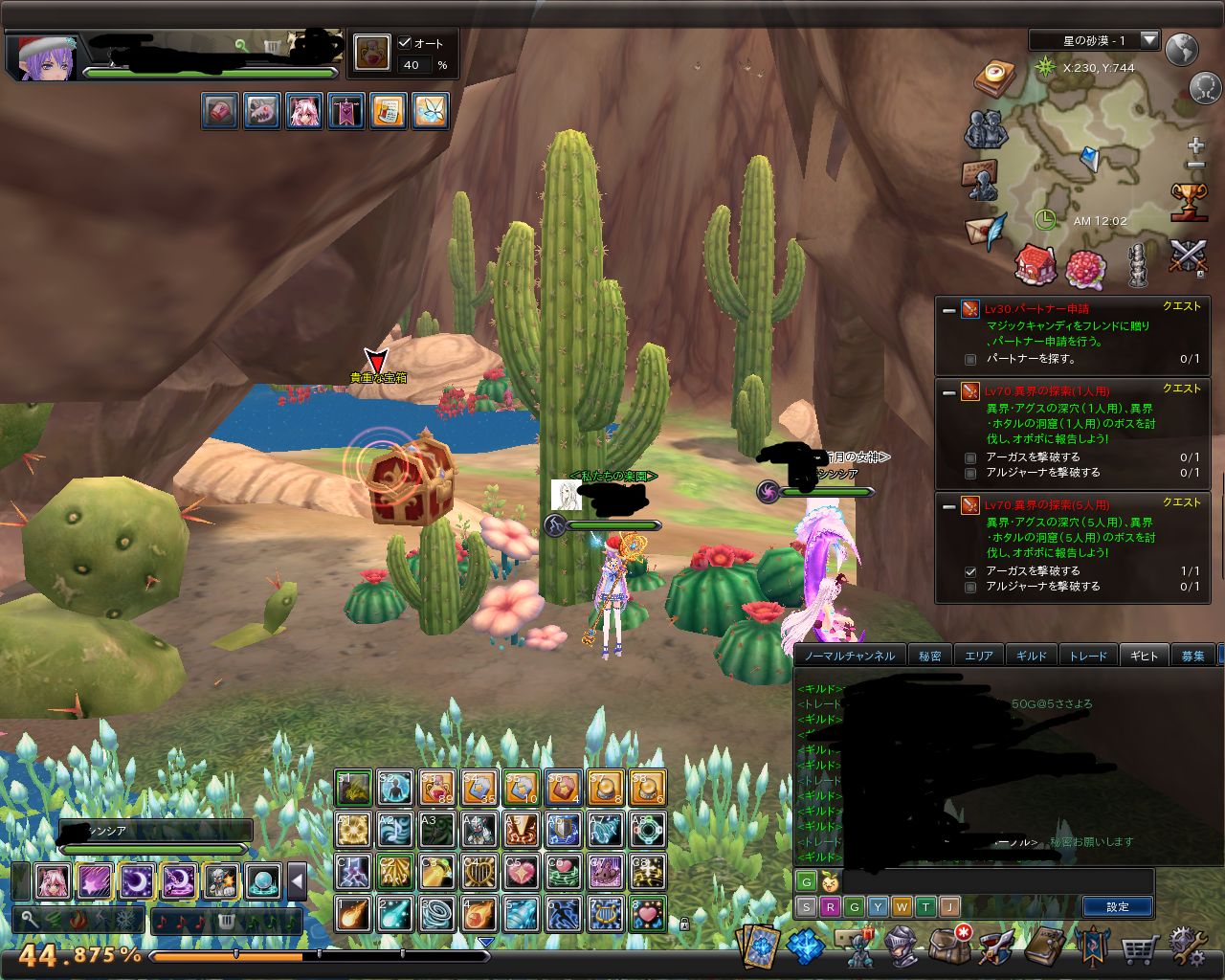1225x980 pixels.
Task: Click the chat text input field
Action: click(995, 881)
